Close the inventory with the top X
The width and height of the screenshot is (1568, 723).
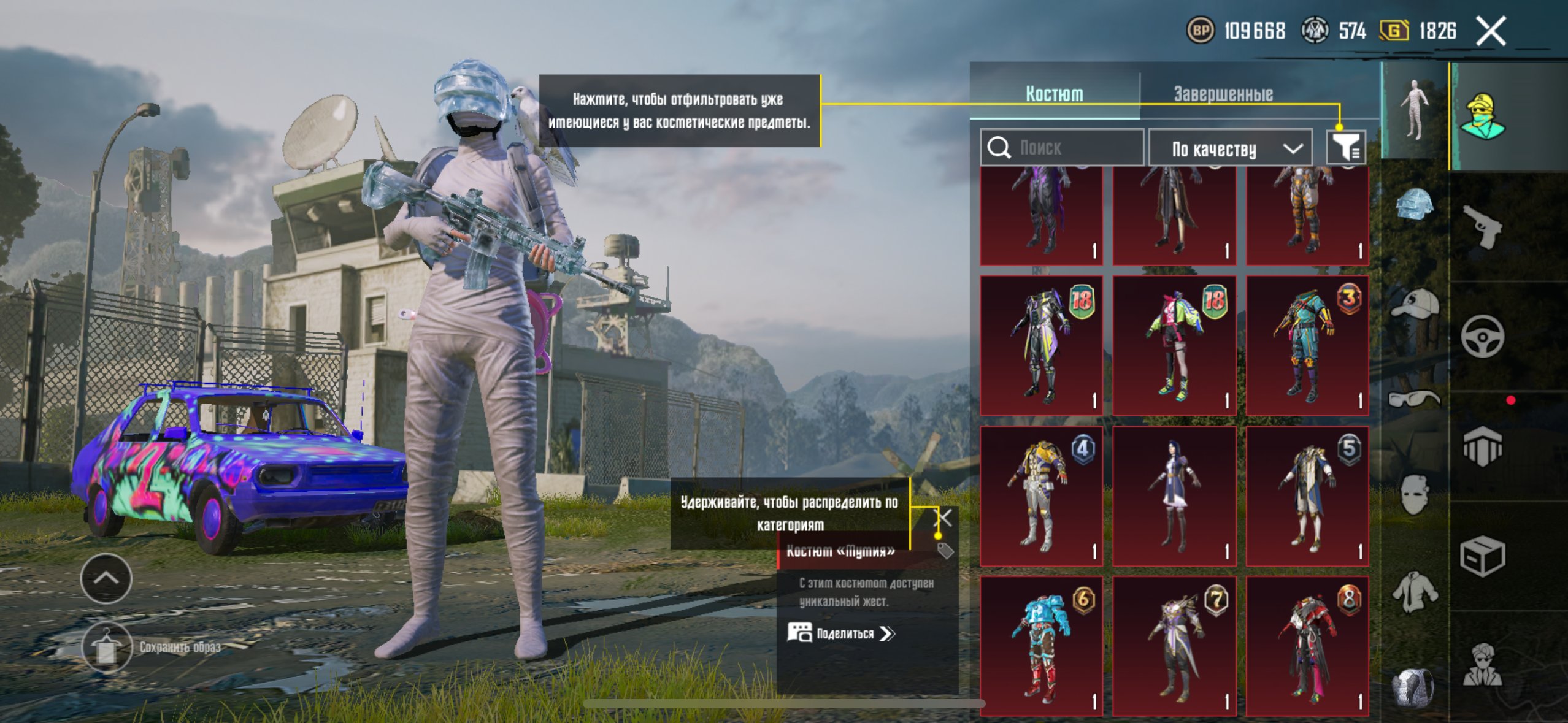tap(1491, 31)
